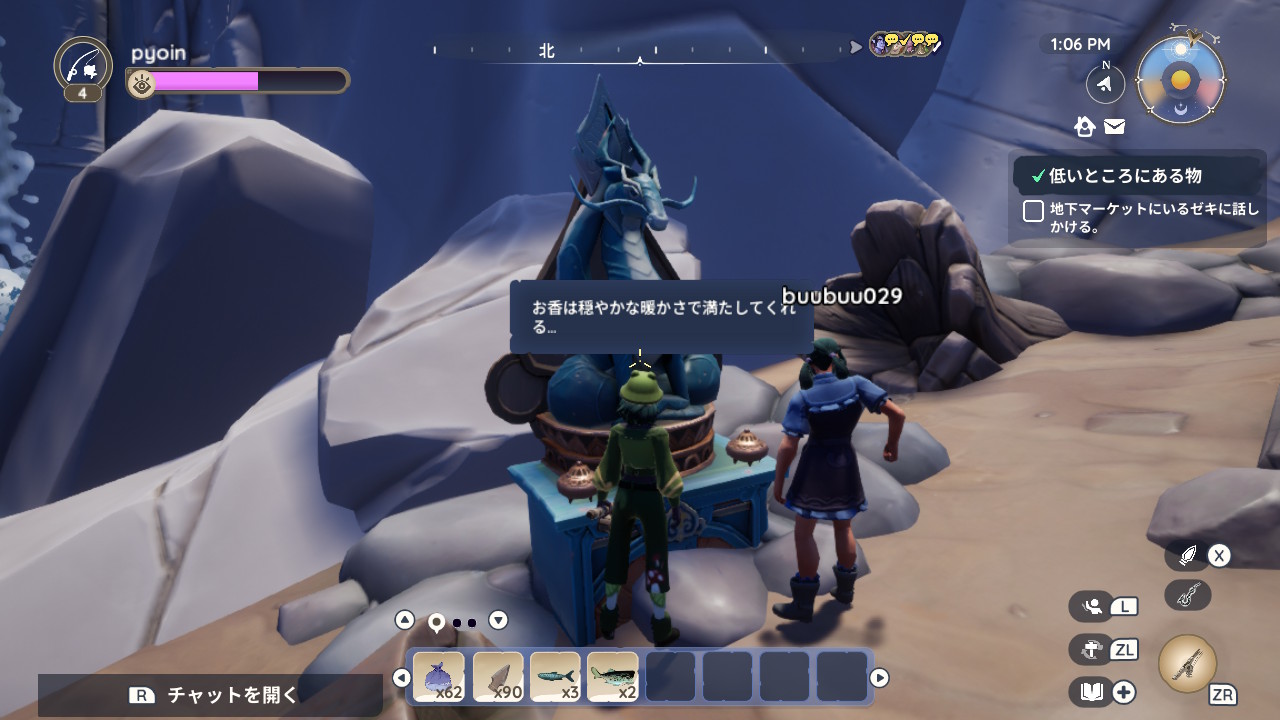Toggle the 地下マーケット objective checkbox
1280x720 pixels.
[1034, 211]
